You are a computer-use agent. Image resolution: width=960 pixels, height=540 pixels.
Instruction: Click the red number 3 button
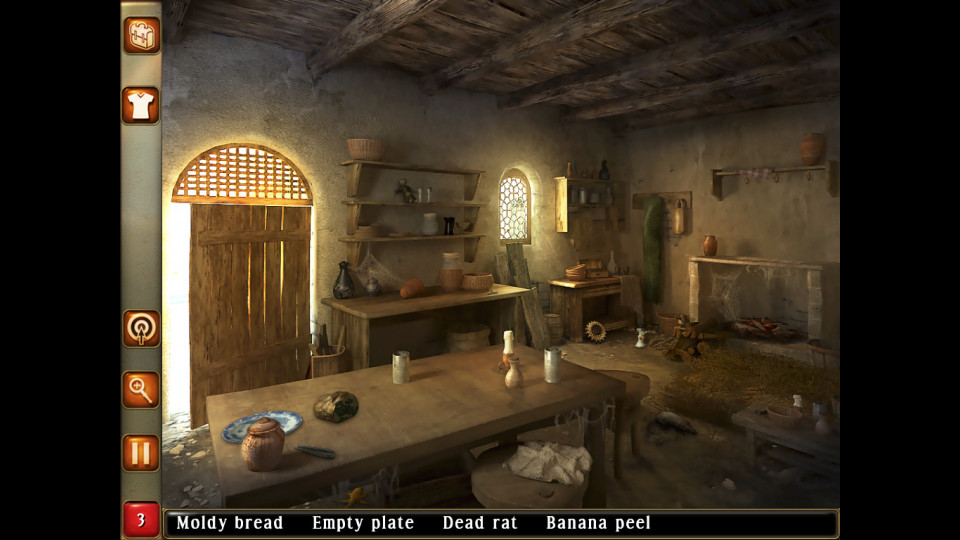[141, 520]
